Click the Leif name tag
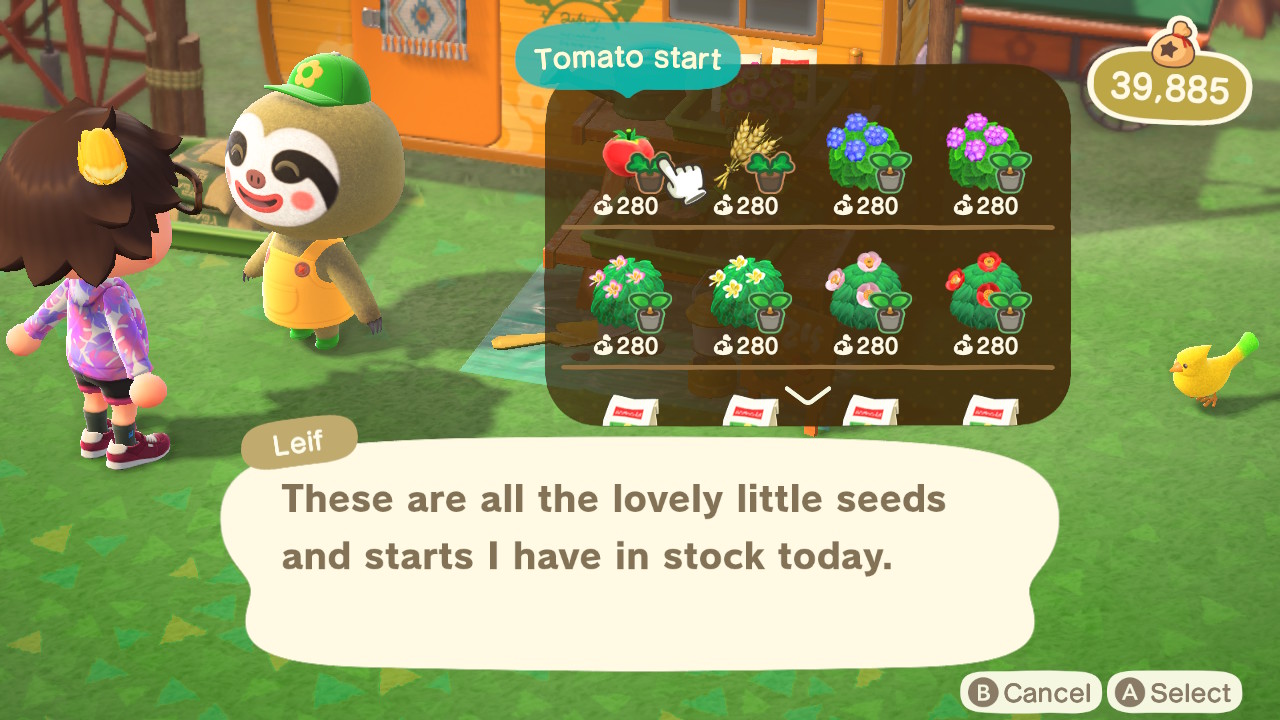This screenshot has height=720, width=1280. point(298,441)
